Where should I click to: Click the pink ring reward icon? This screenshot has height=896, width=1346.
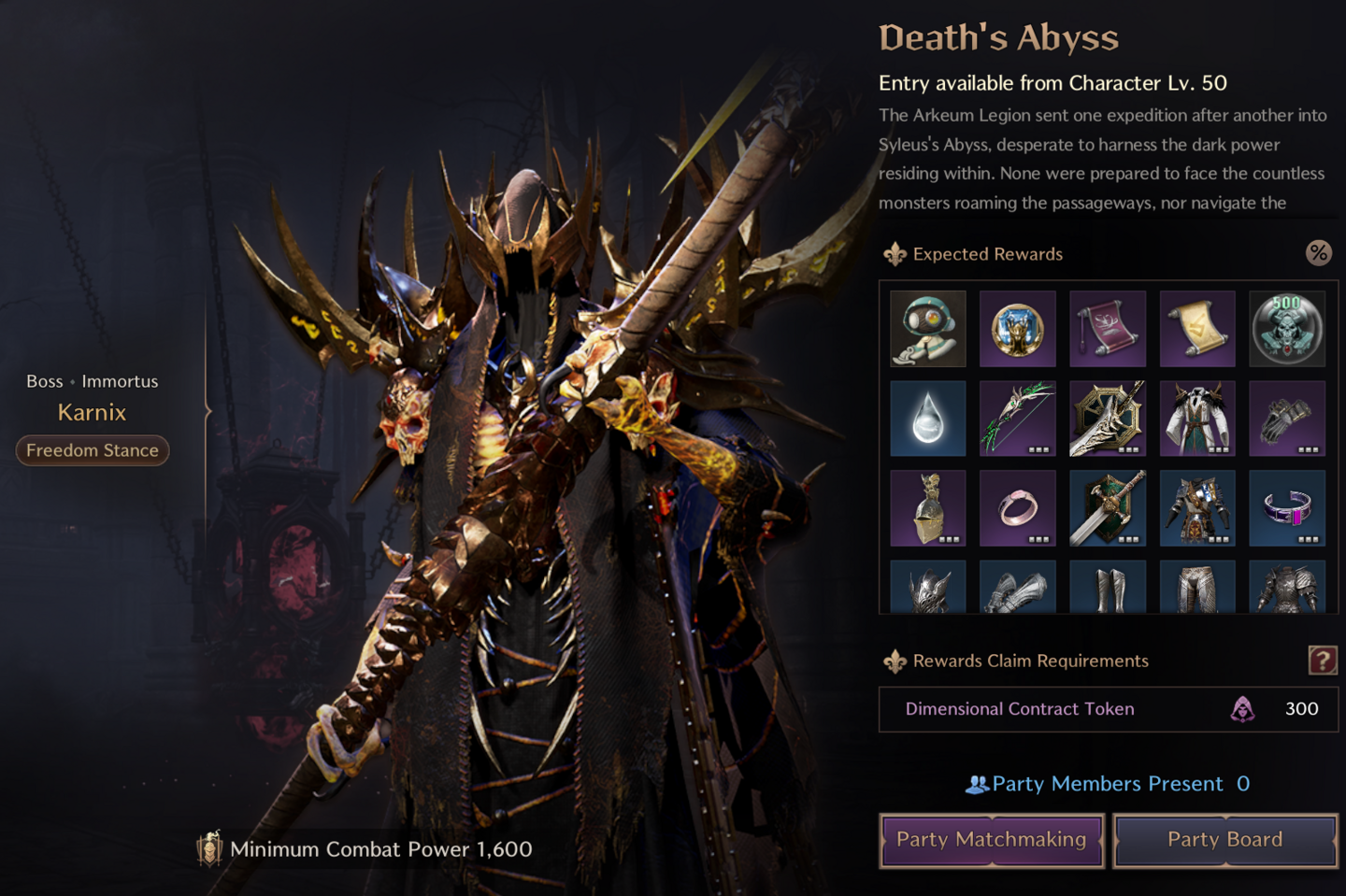(1018, 508)
